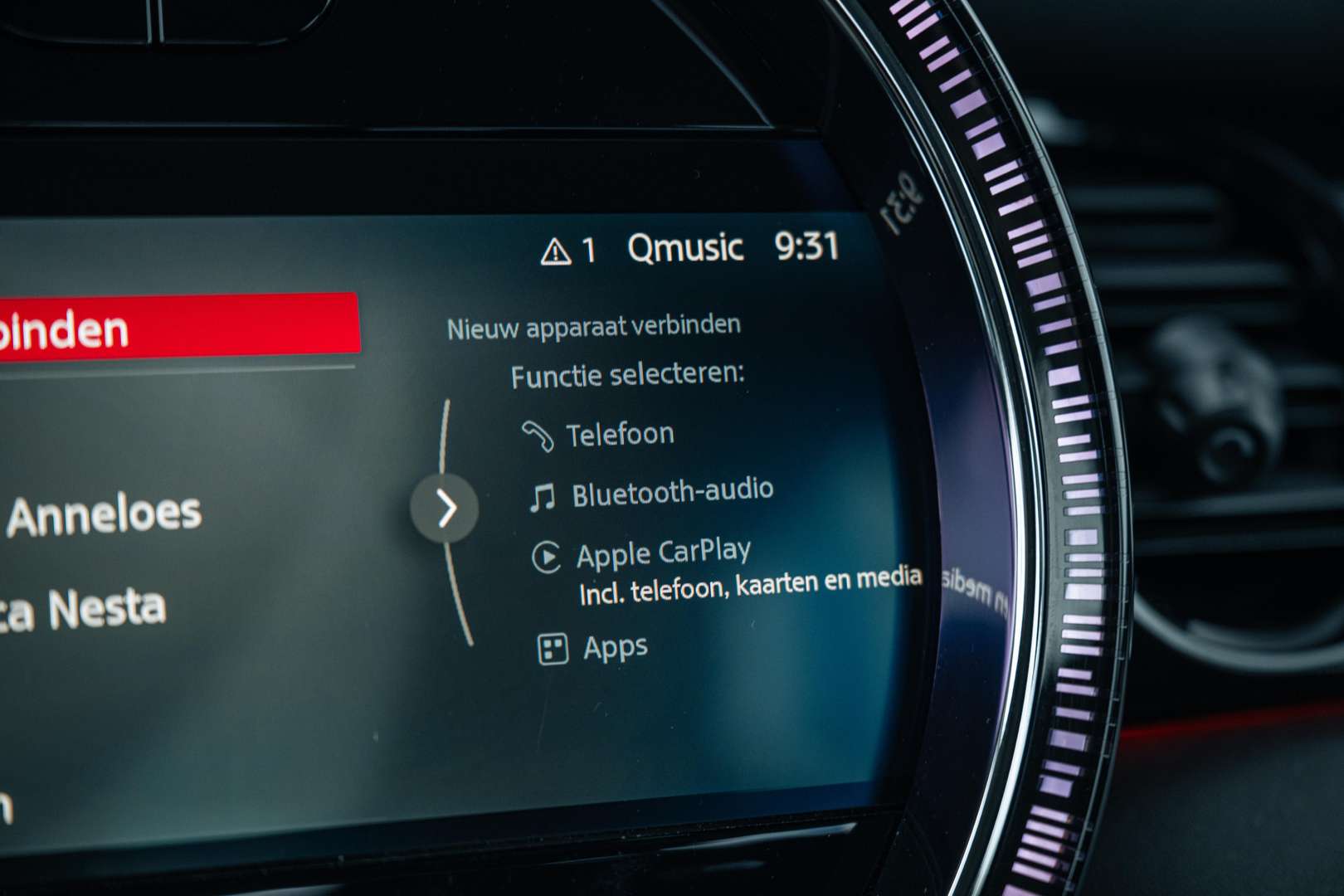The height and width of the screenshot is (896, 1344).
Task: Enable Apple CarPlay for the new device
Action: [x=665, y=550]
